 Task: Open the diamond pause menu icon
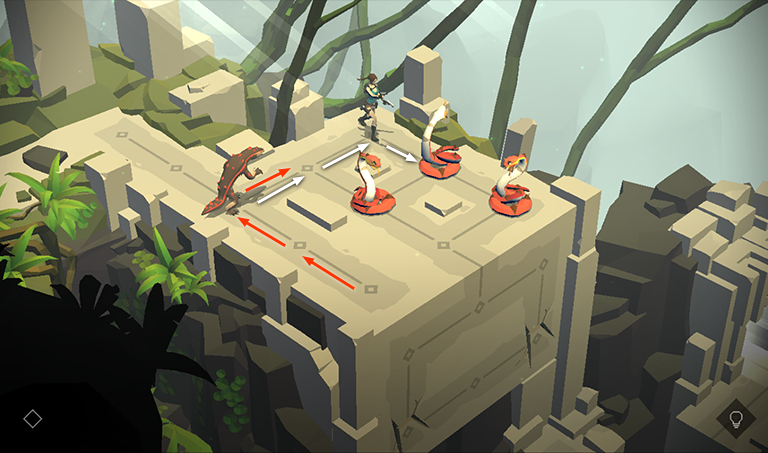32,419
